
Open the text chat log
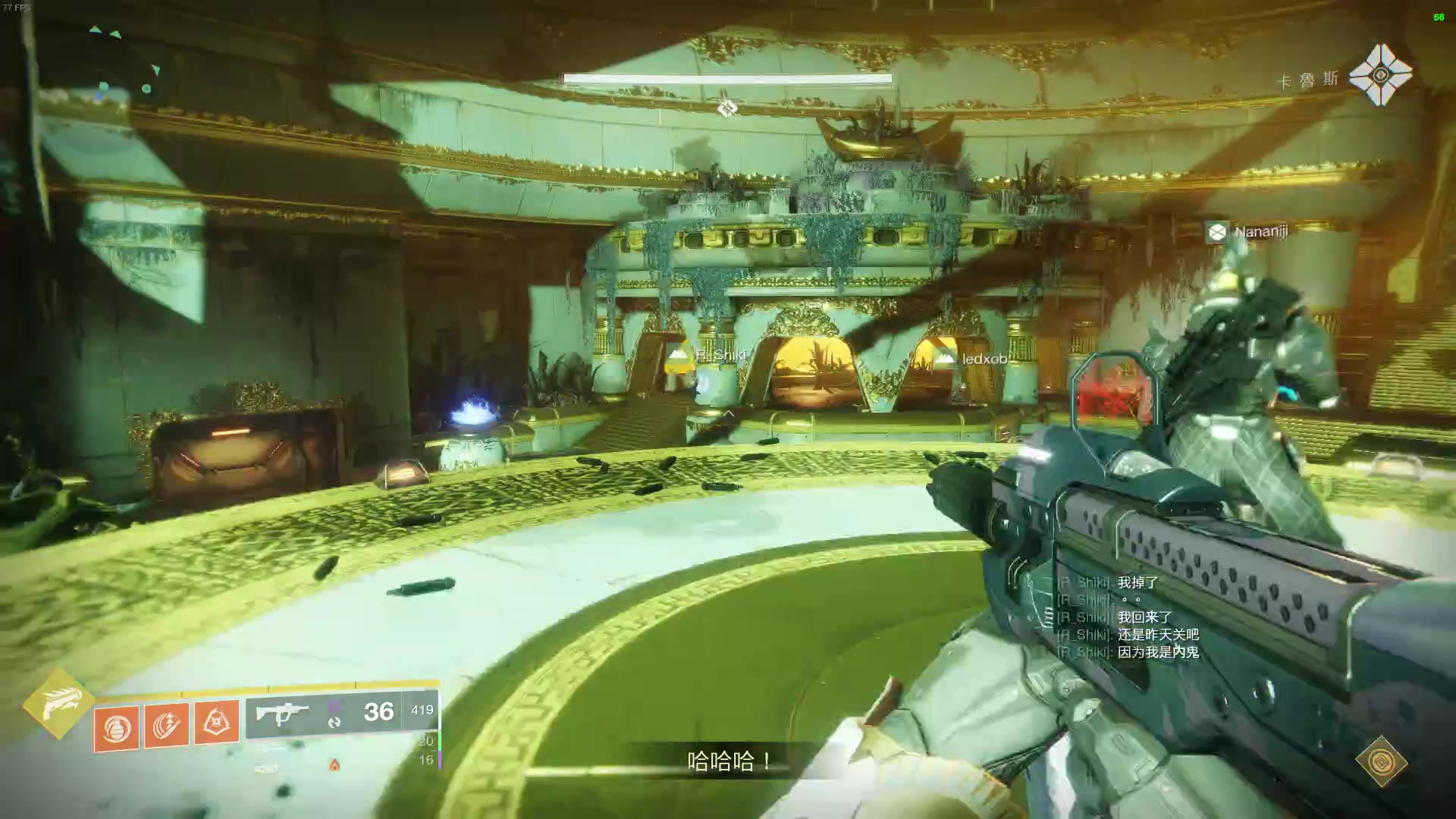pyautogui.click(x=1128, y=617)
